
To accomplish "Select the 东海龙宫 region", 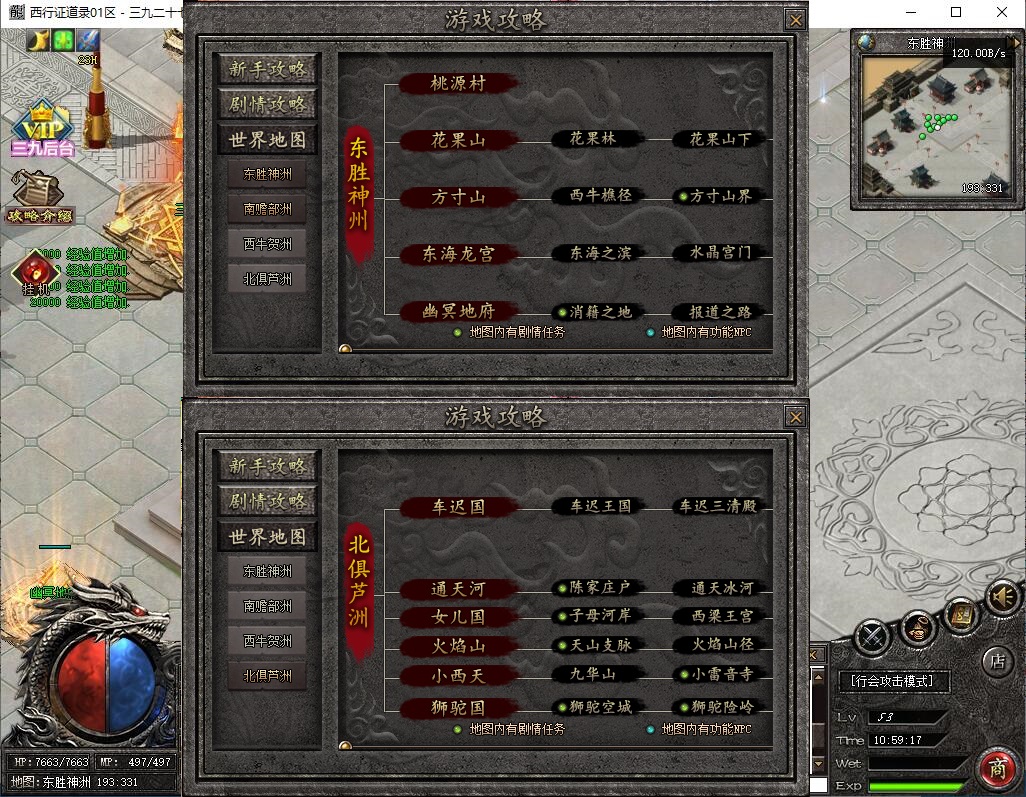I will point(458,254).
